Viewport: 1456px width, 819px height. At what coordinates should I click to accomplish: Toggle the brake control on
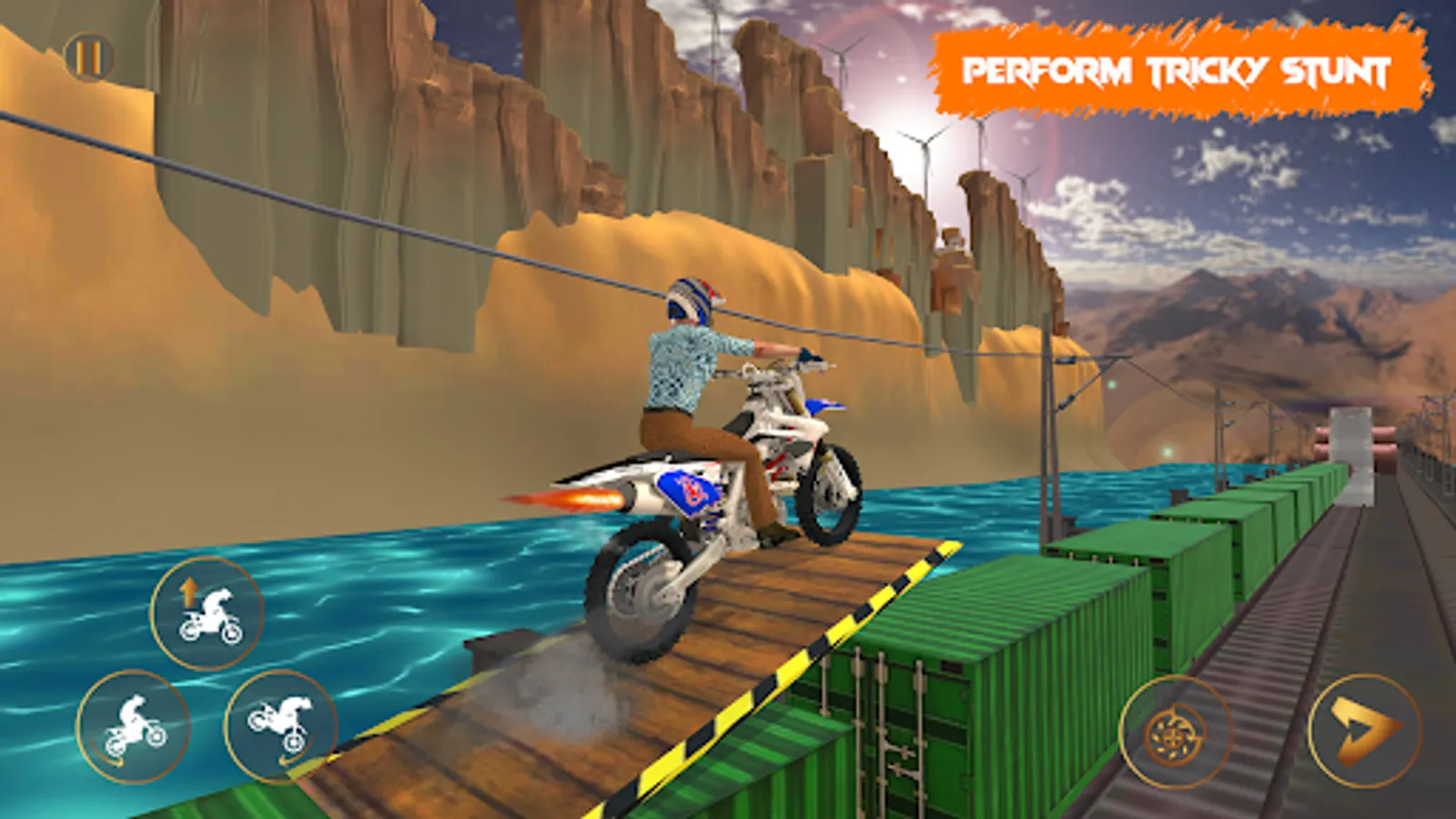[1174, 728]
